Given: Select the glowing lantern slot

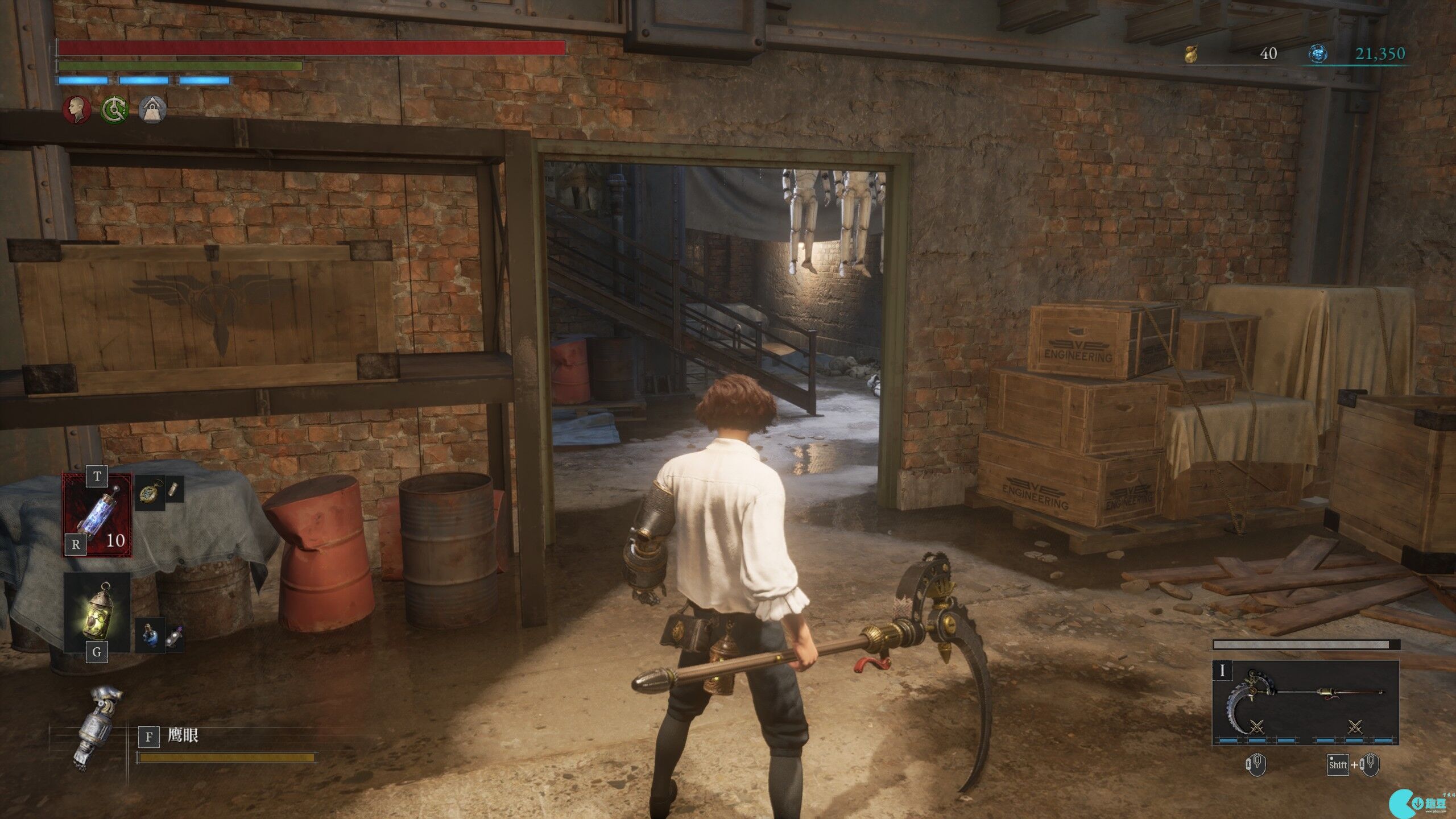Looking at the screenshot, I should pyautogui.click(x=97, y=613).
